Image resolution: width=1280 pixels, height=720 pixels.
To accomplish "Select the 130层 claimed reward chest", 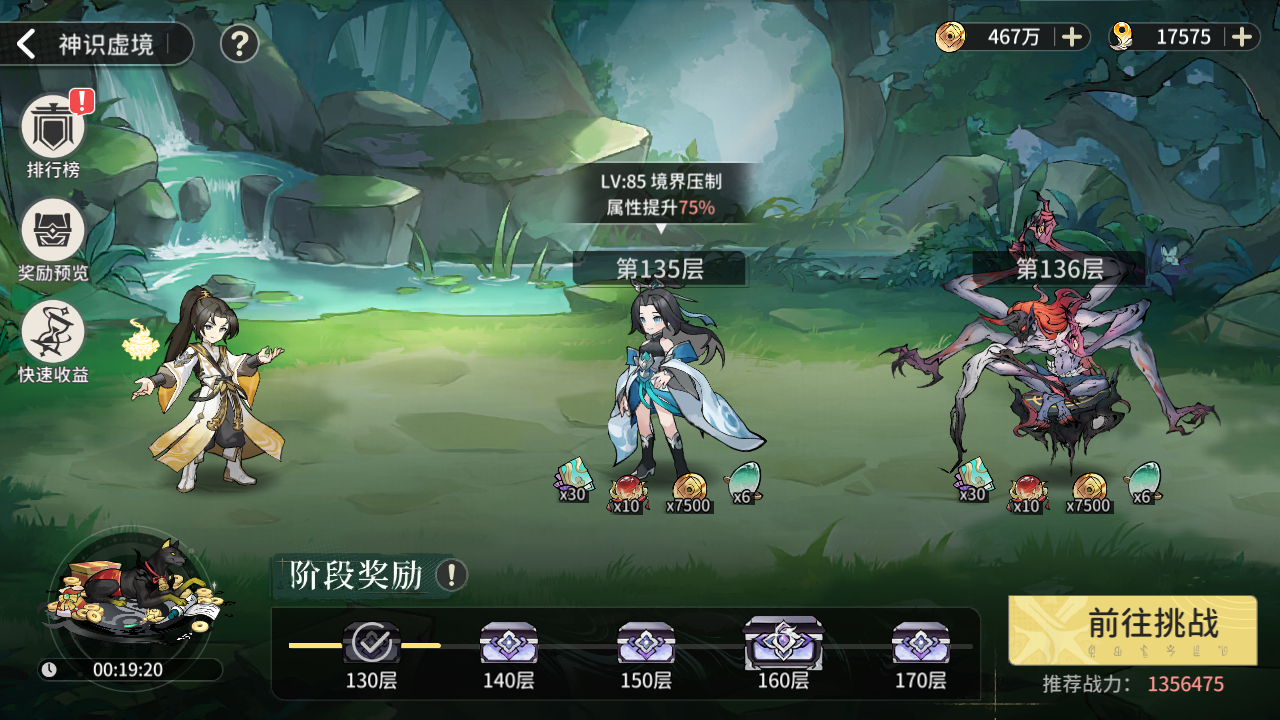I will 371,643.
